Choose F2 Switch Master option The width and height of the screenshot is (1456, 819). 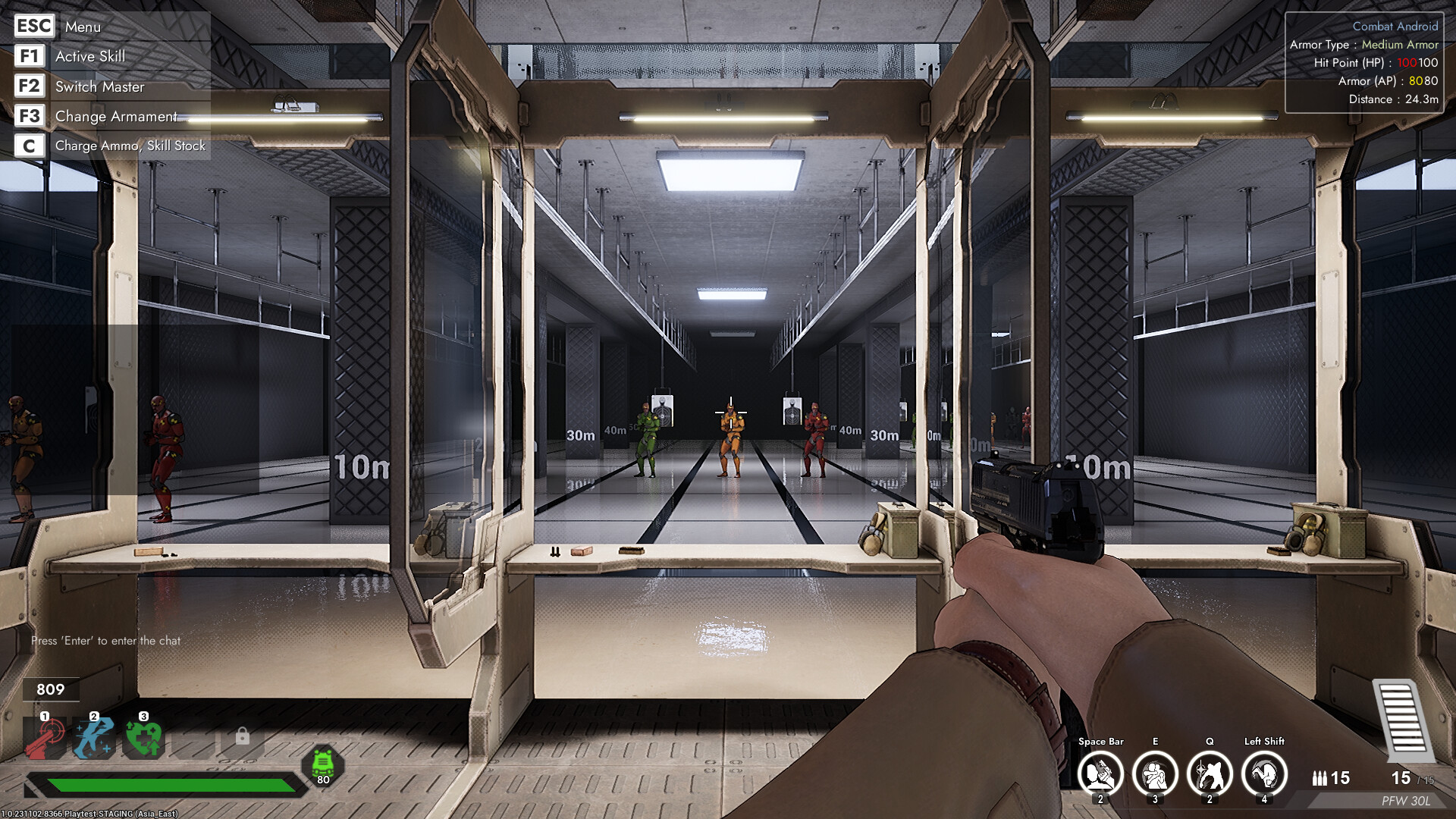(x=99, y=86)
